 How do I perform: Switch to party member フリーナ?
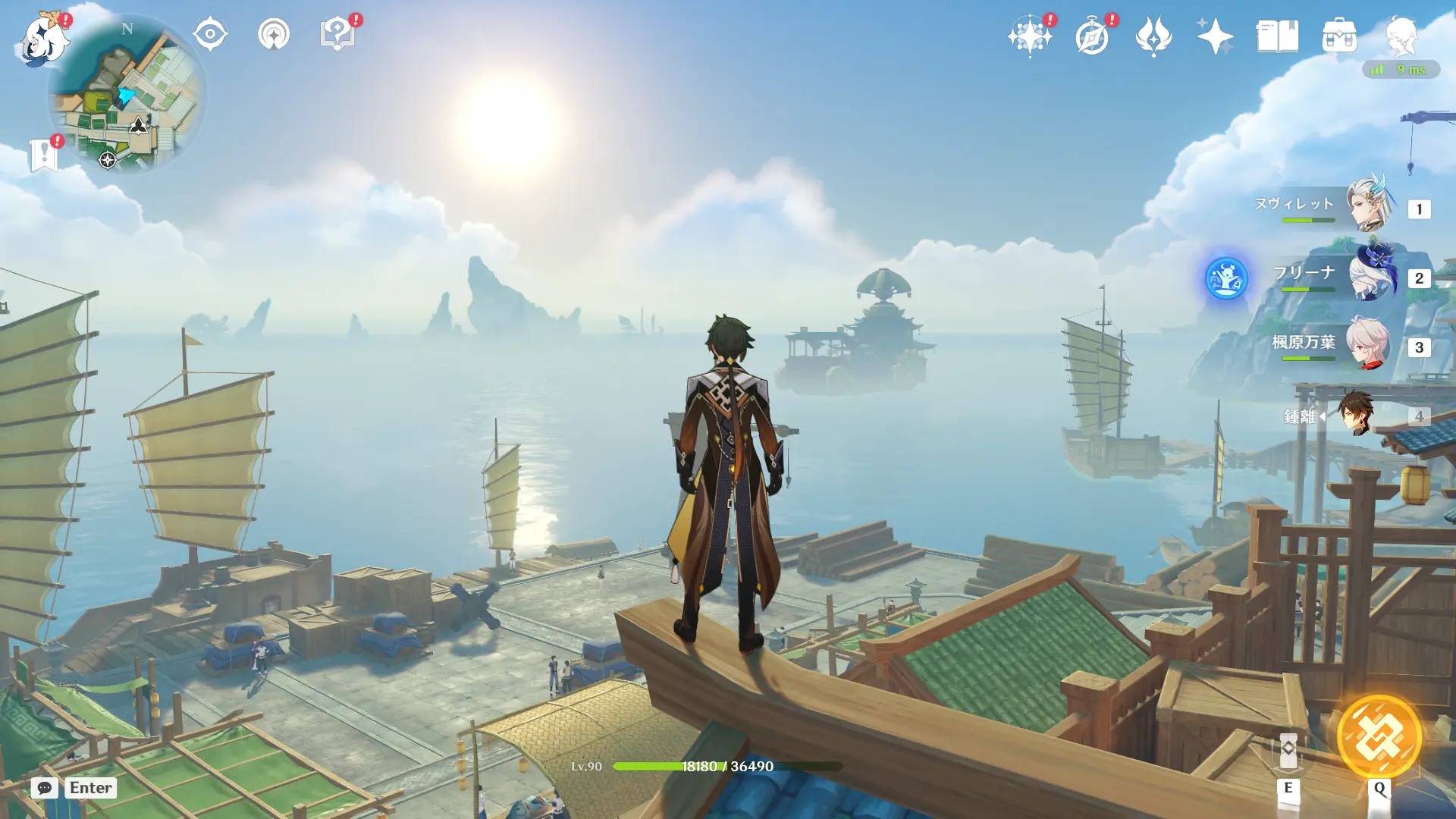click(1369, 275)
